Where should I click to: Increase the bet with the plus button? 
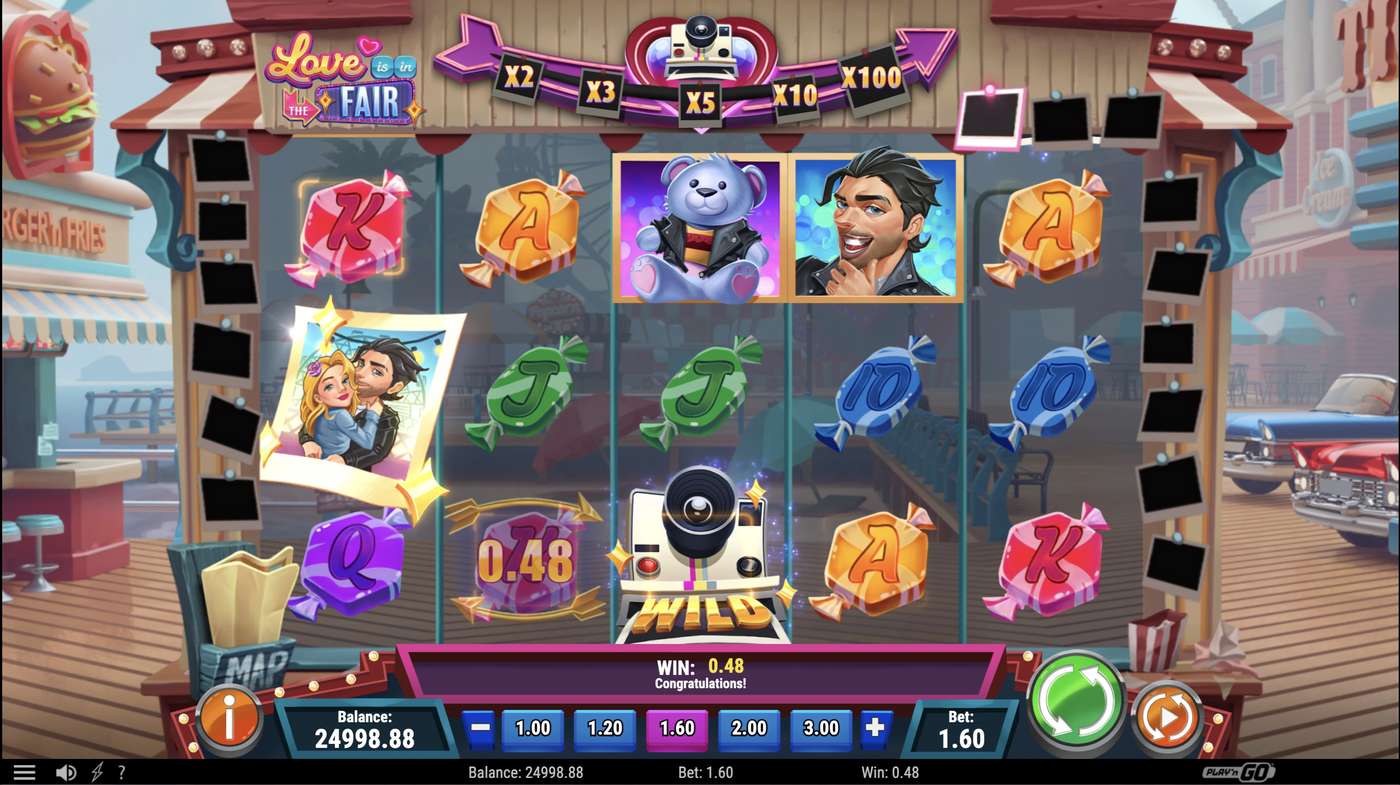(x=873, y=729)
